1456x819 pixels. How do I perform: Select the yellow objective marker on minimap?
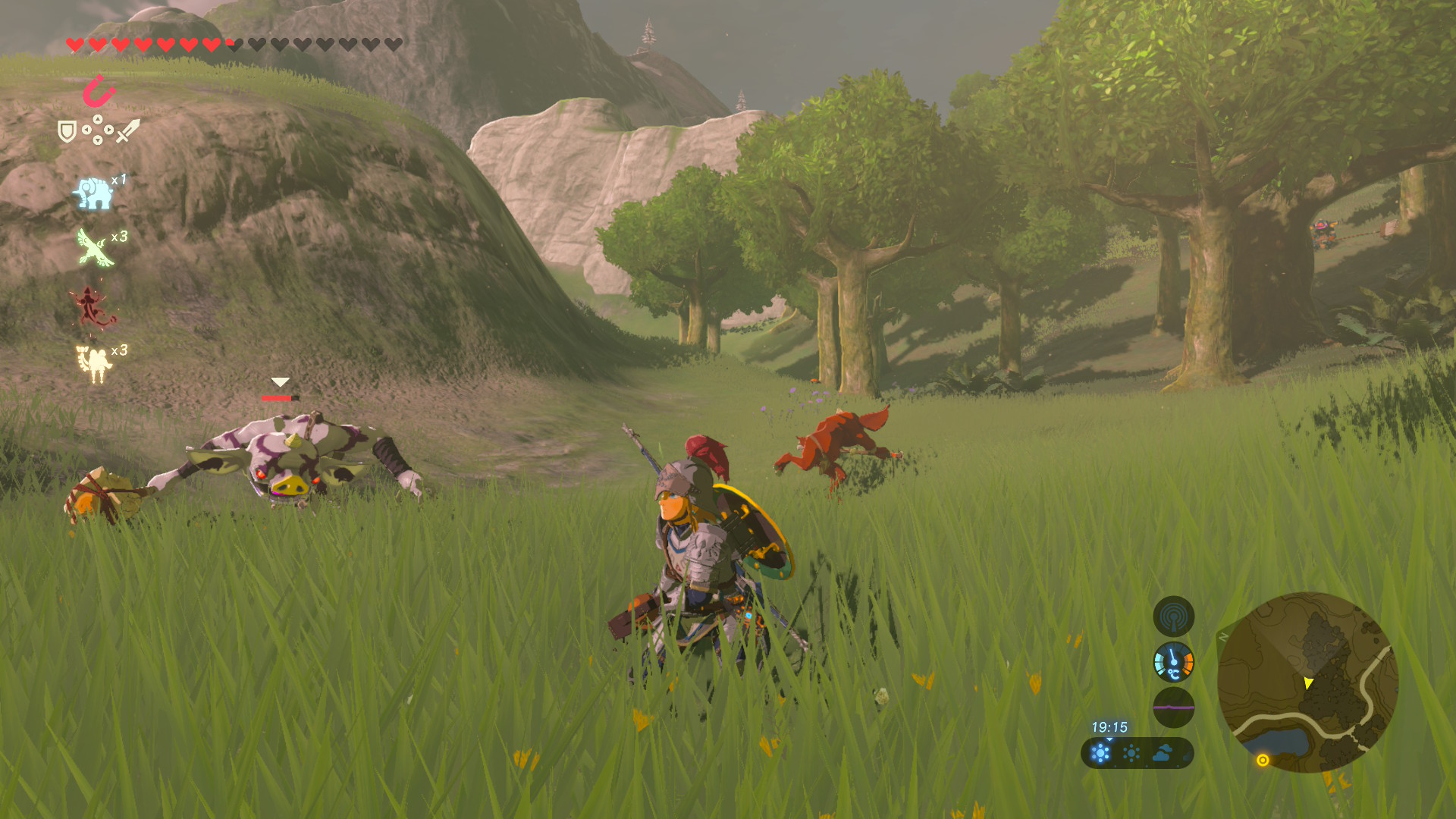click(1263, 760)
